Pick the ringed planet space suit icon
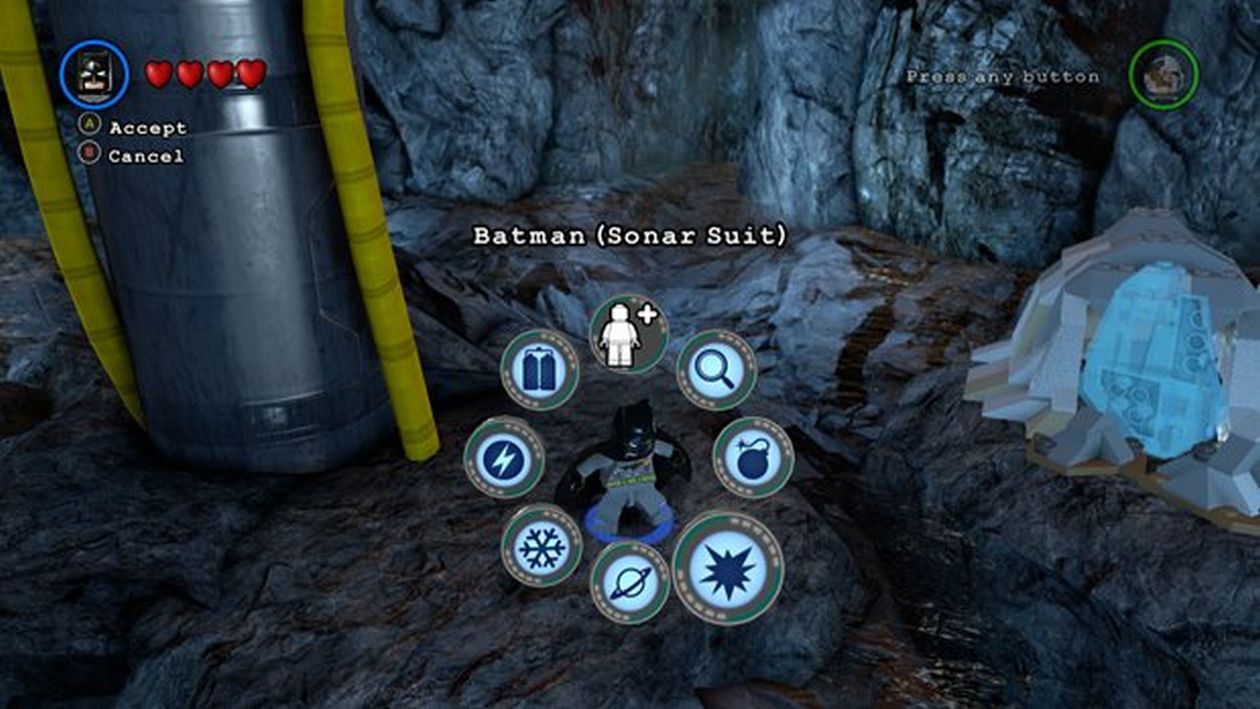1260x709 pixels. [x=629, y=583]
